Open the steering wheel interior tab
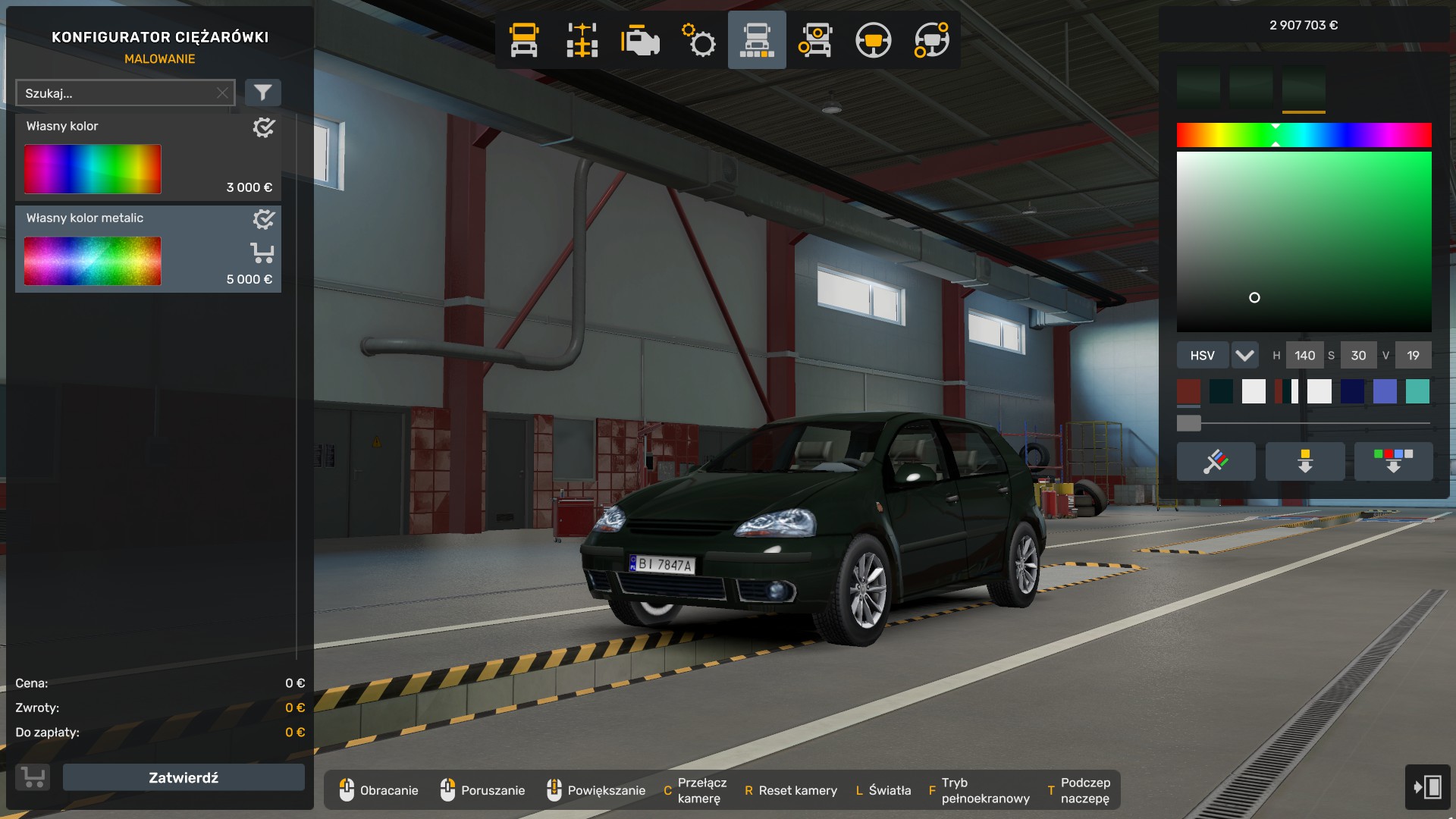Image resolution: width=1456 pixels, height=819 pixels. tap(873, 40)
